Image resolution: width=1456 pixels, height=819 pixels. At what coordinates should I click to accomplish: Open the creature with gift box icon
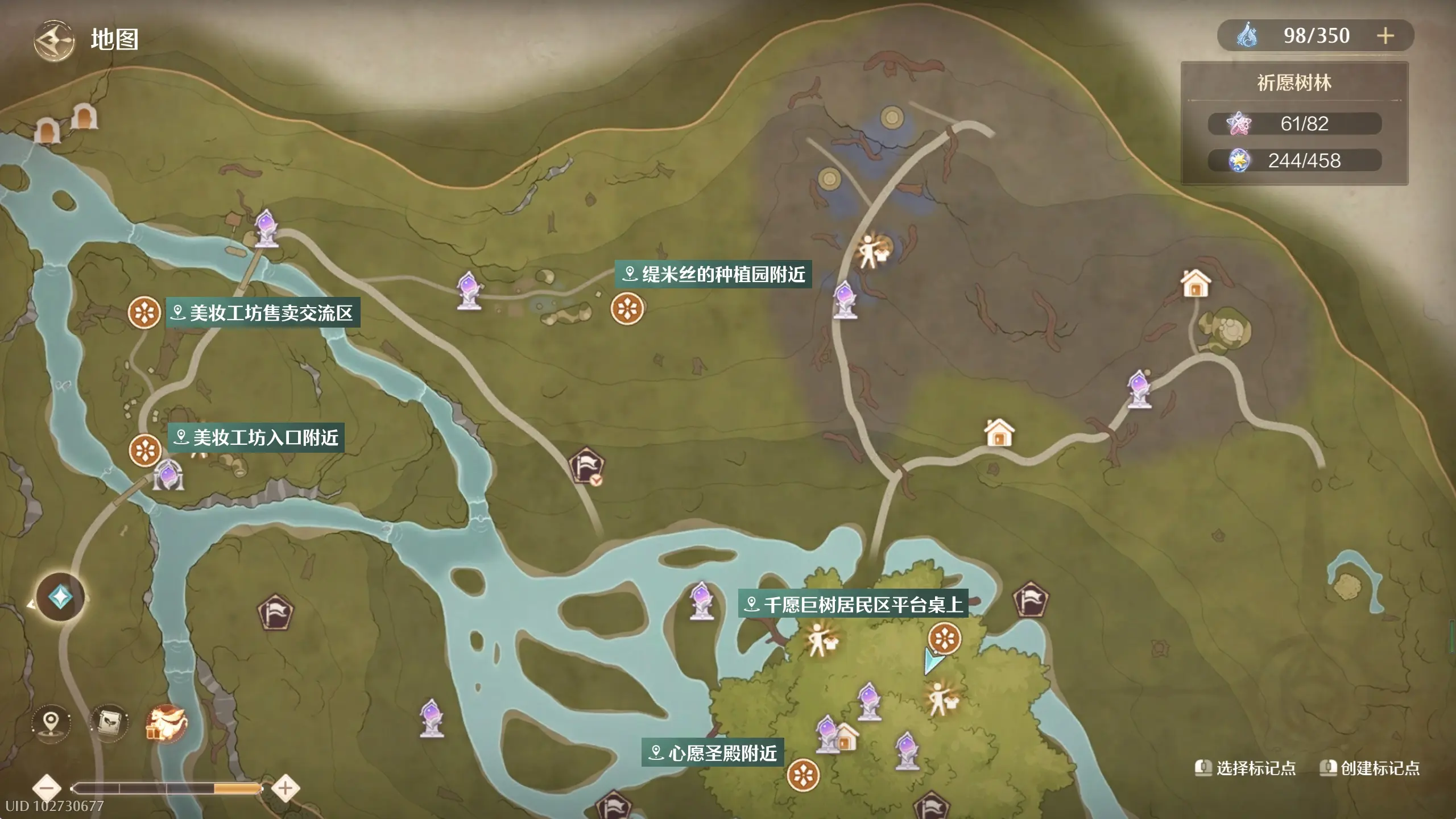coord(166,723)
